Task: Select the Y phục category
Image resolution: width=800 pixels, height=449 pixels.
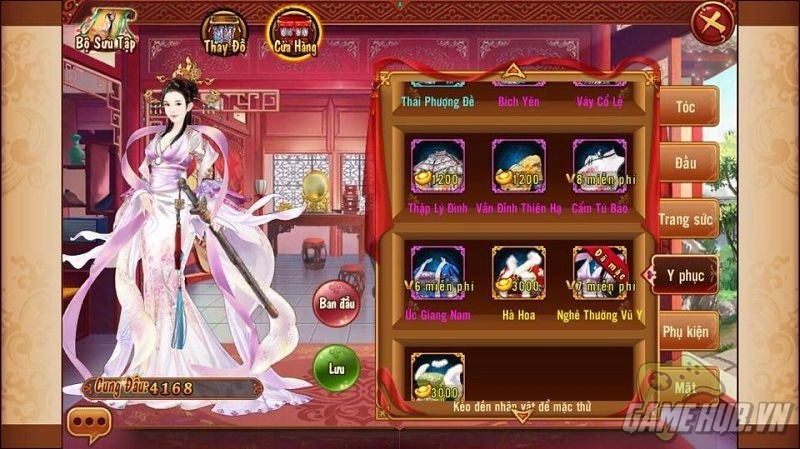Action: click(686, 274)
